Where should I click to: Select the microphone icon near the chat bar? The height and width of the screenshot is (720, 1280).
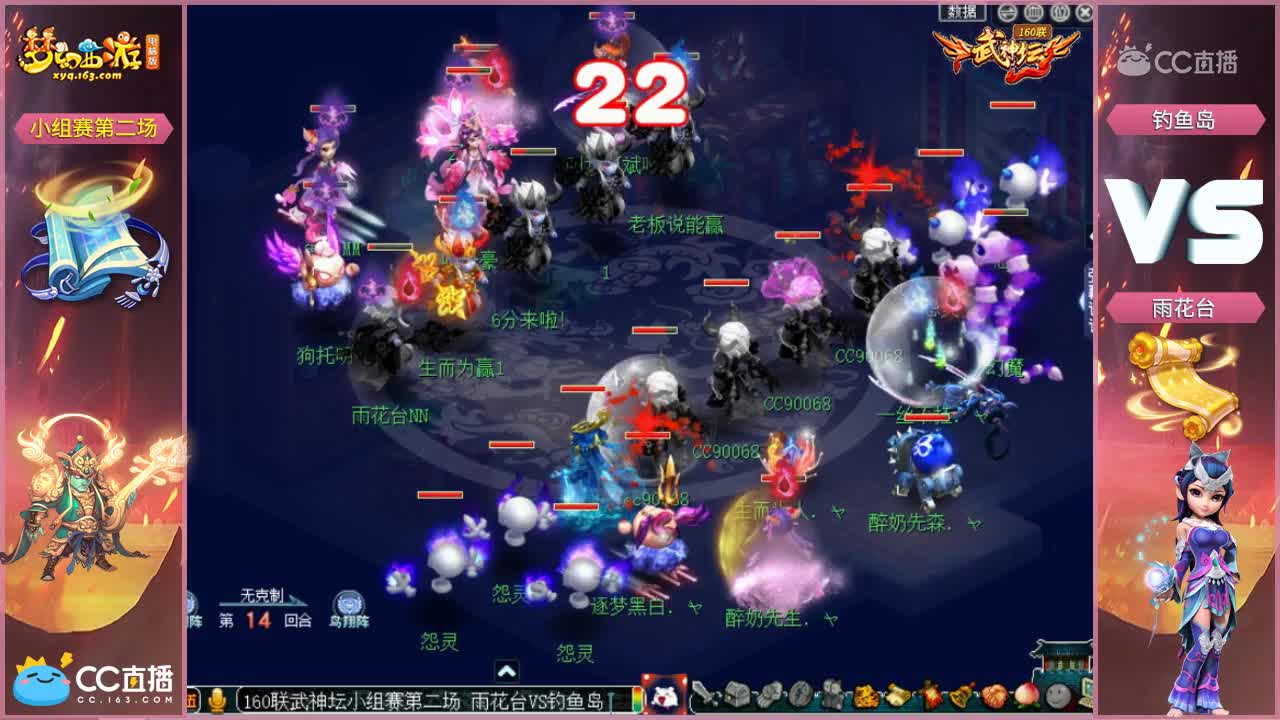pyautogui.click(x=217, y=700)
